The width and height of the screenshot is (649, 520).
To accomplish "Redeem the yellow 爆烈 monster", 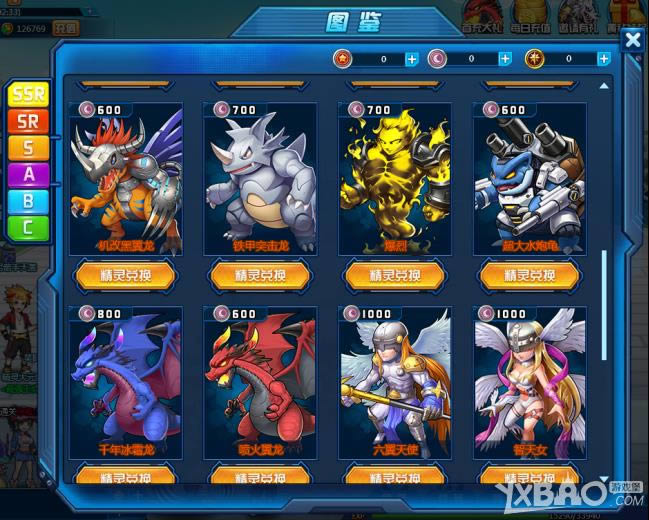I will pyautogui.click(x=395, y=275).
